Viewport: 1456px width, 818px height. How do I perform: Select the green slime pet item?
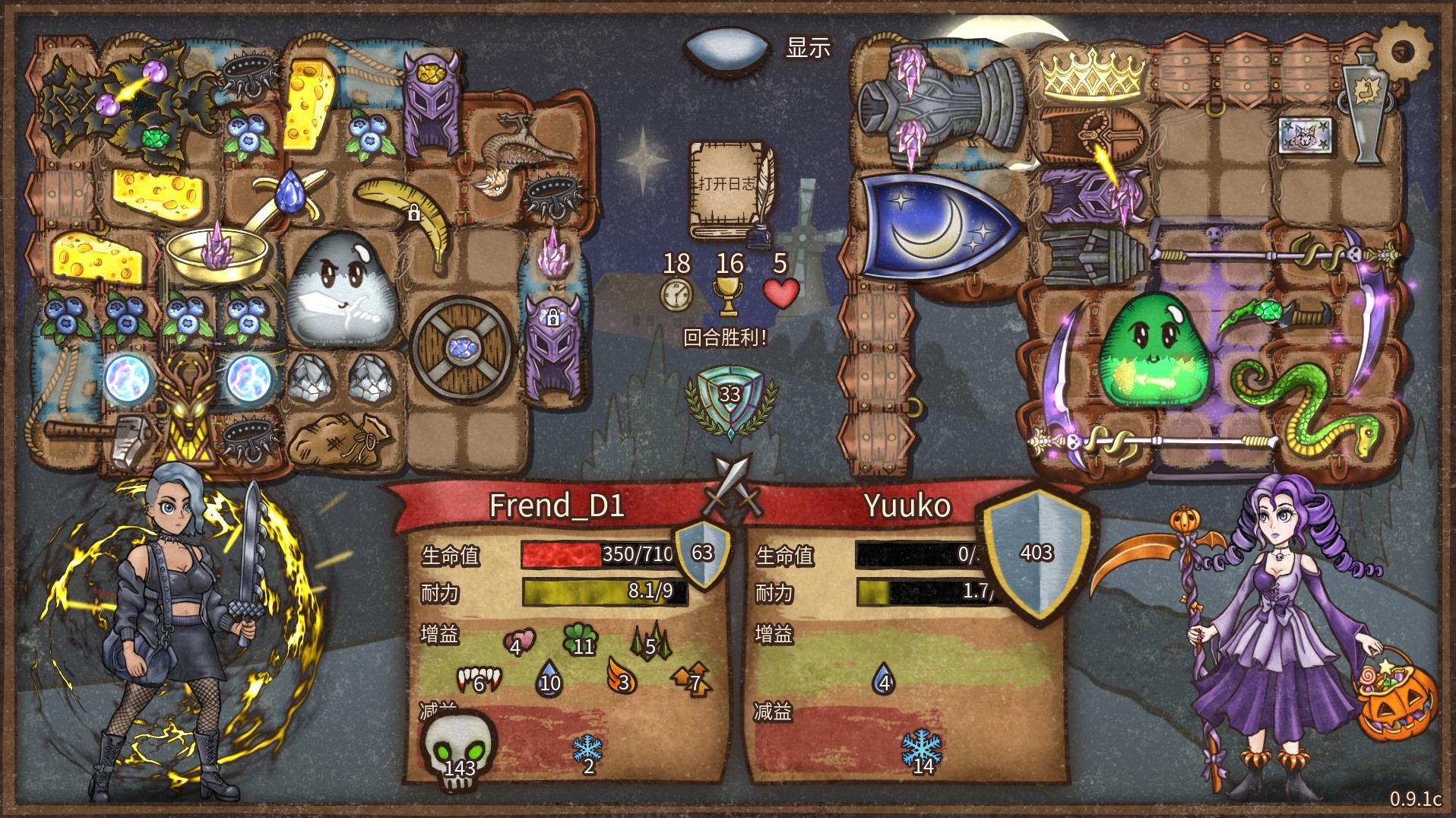[x=1151, y=350]
